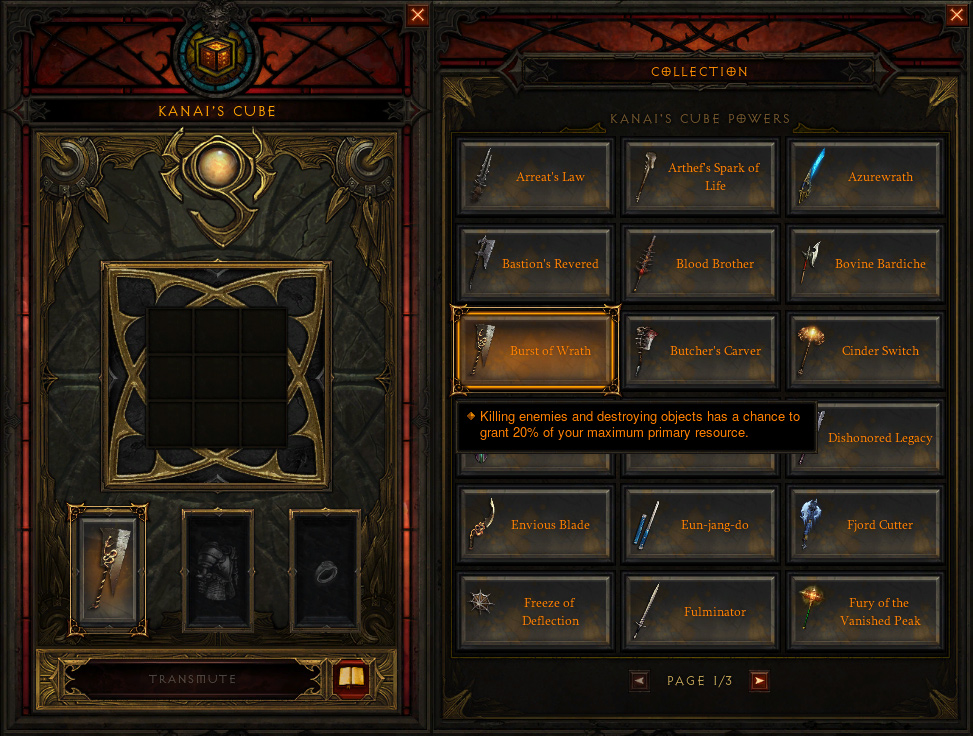Open the cube recipe book
This screenshot has height=736, width=973.
coord(351,679)
